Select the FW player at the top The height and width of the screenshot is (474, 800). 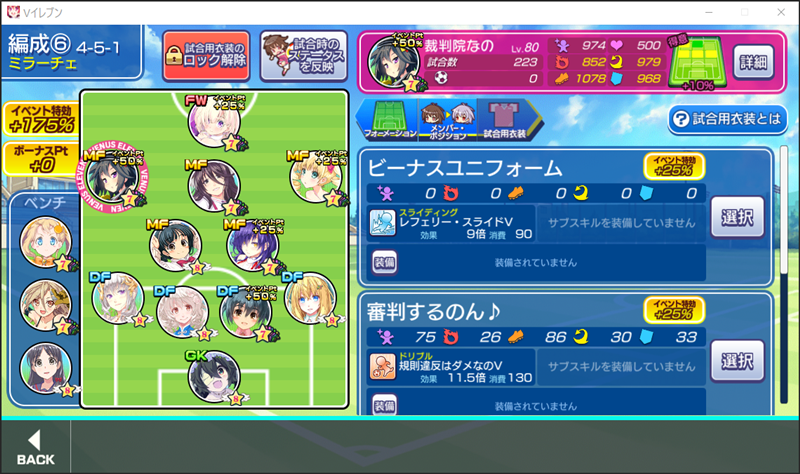215,122
